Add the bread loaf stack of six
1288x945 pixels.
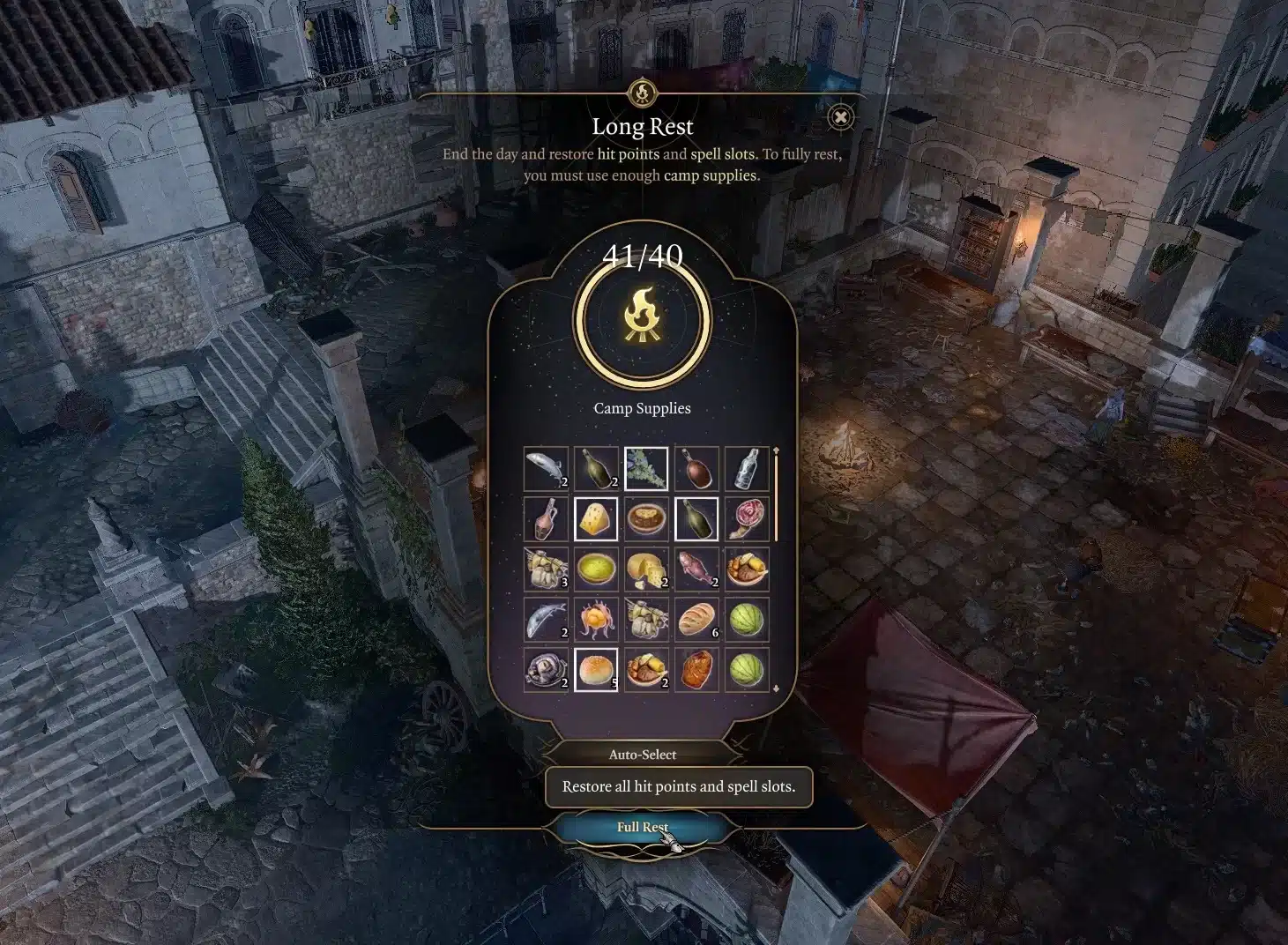(696, 619)
